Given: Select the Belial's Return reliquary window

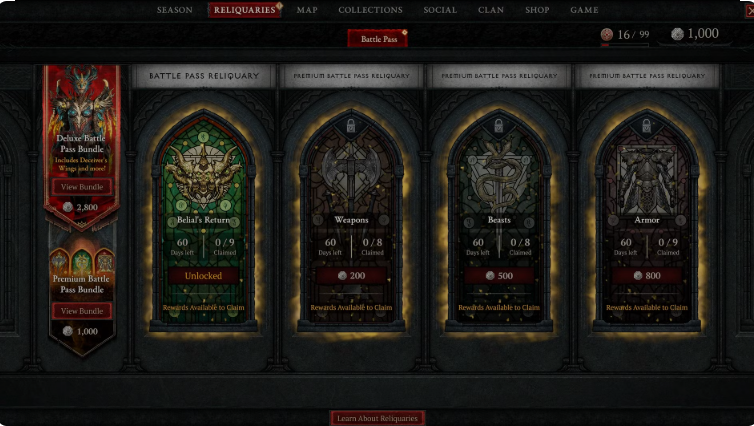Looking at the screenshot, I should [203, 180].
